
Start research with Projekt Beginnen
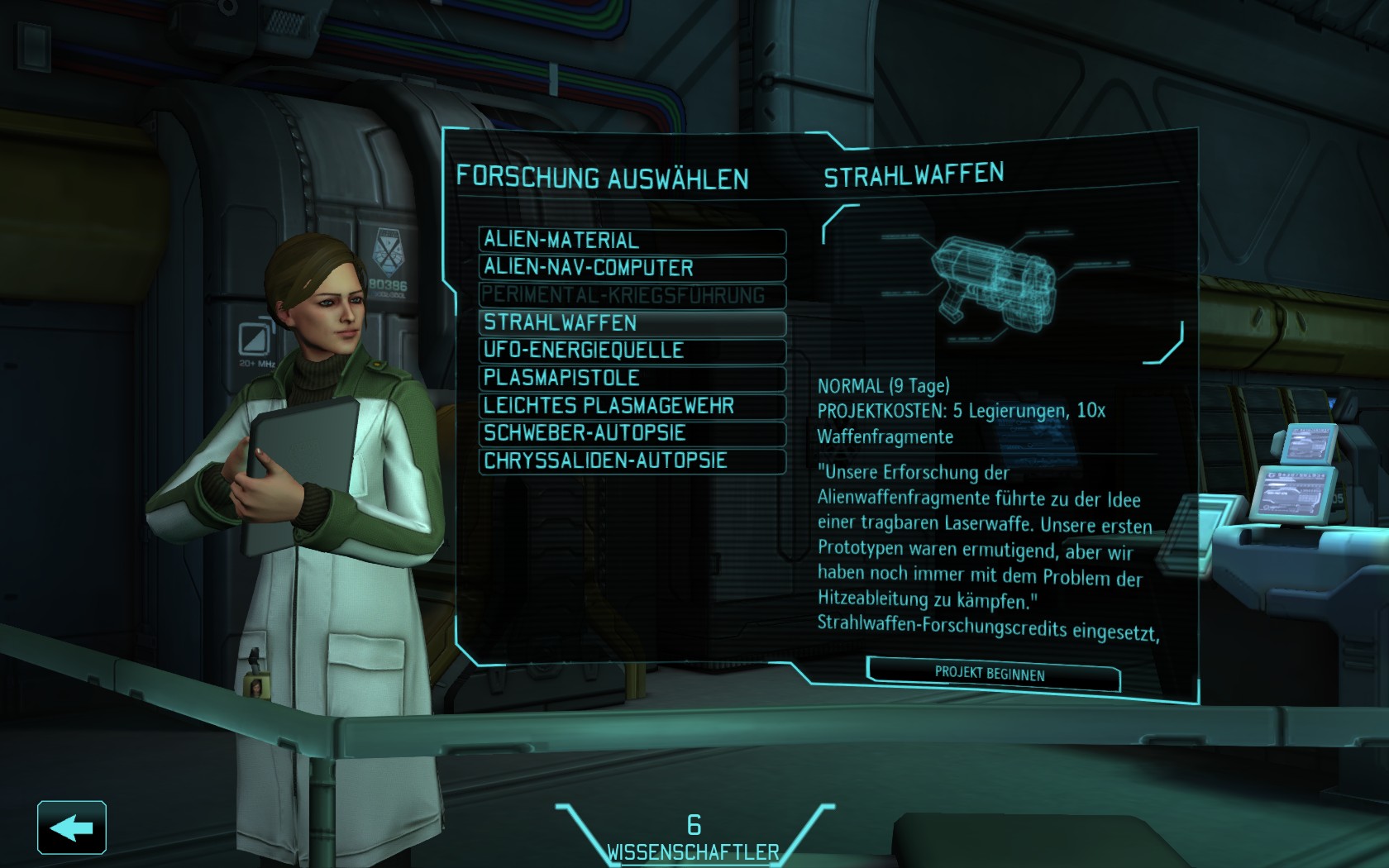pyautogui.click(x=991, y=674)
